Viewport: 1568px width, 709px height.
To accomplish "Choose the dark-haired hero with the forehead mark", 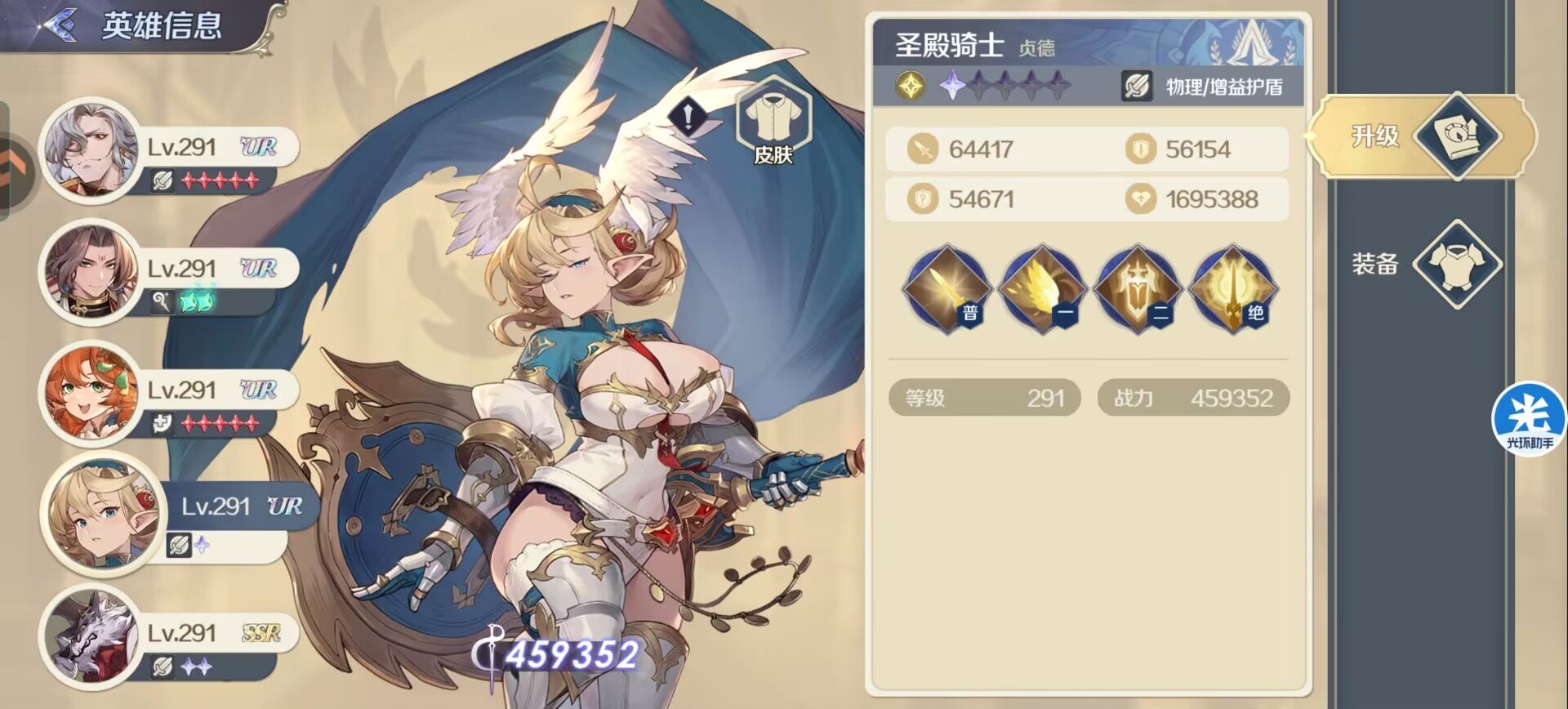I will (90, 272).
